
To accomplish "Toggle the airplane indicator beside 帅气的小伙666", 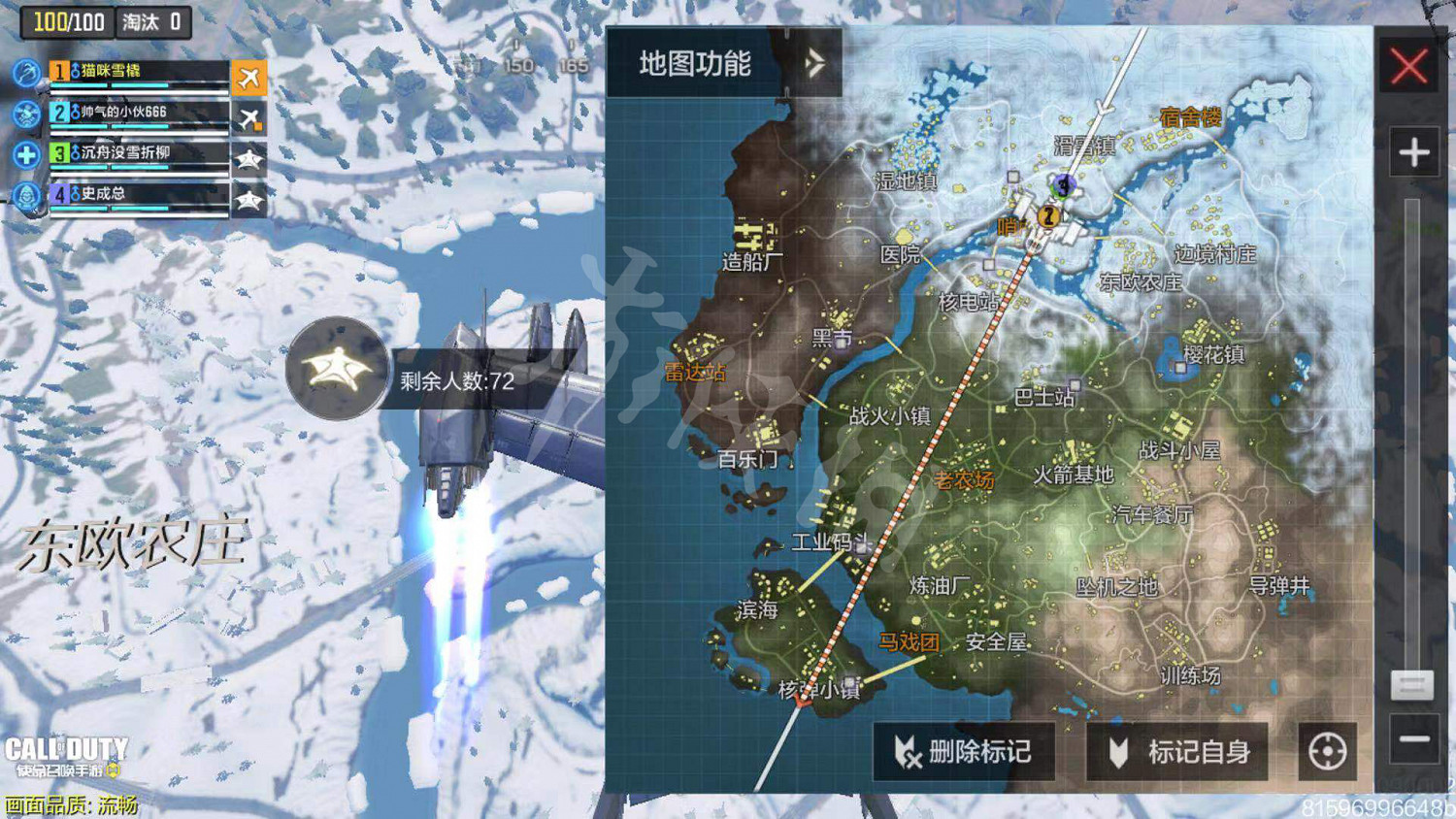I will coord(249,117).
